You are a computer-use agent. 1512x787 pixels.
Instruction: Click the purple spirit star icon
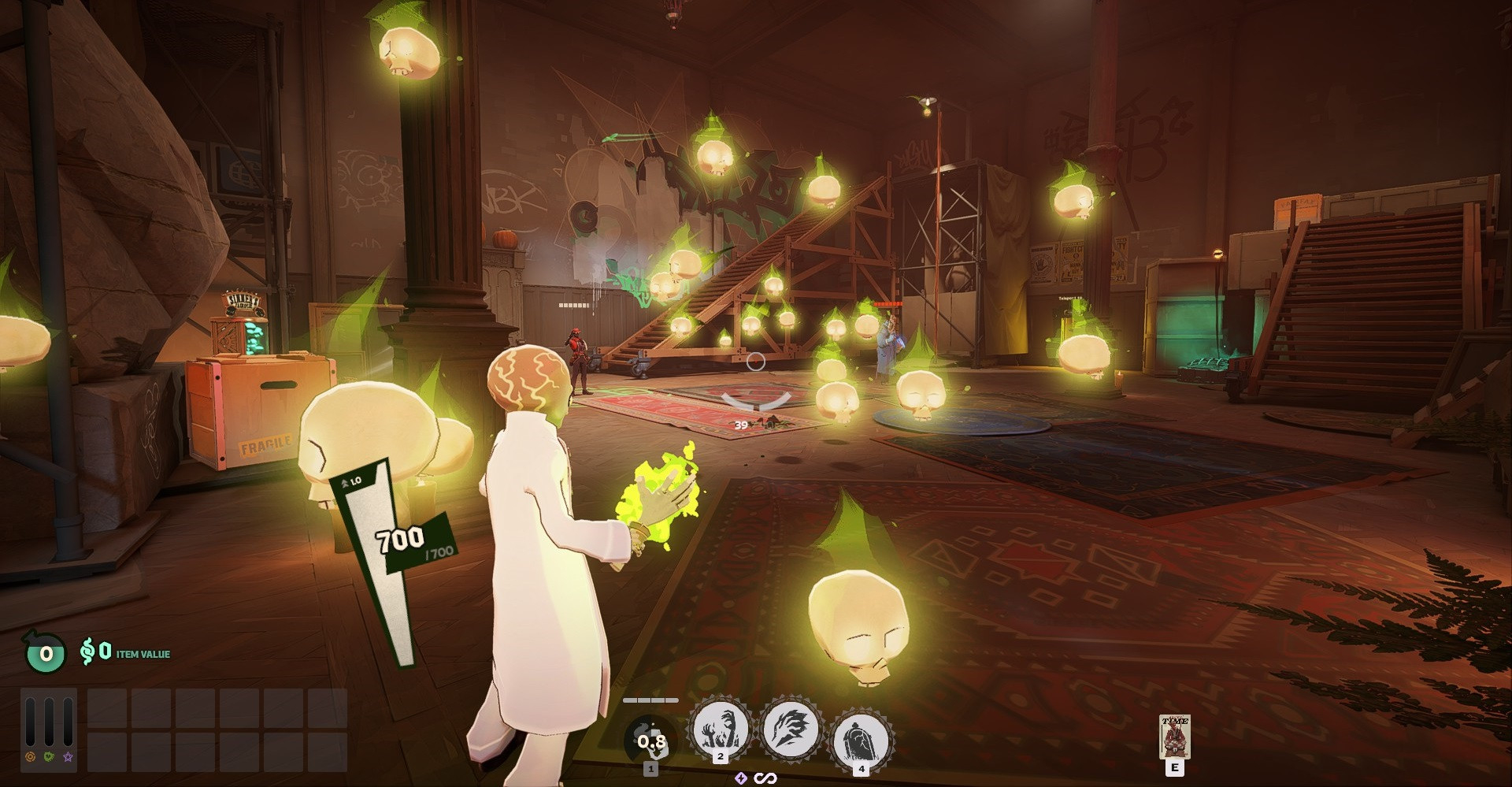coord(68,757)
